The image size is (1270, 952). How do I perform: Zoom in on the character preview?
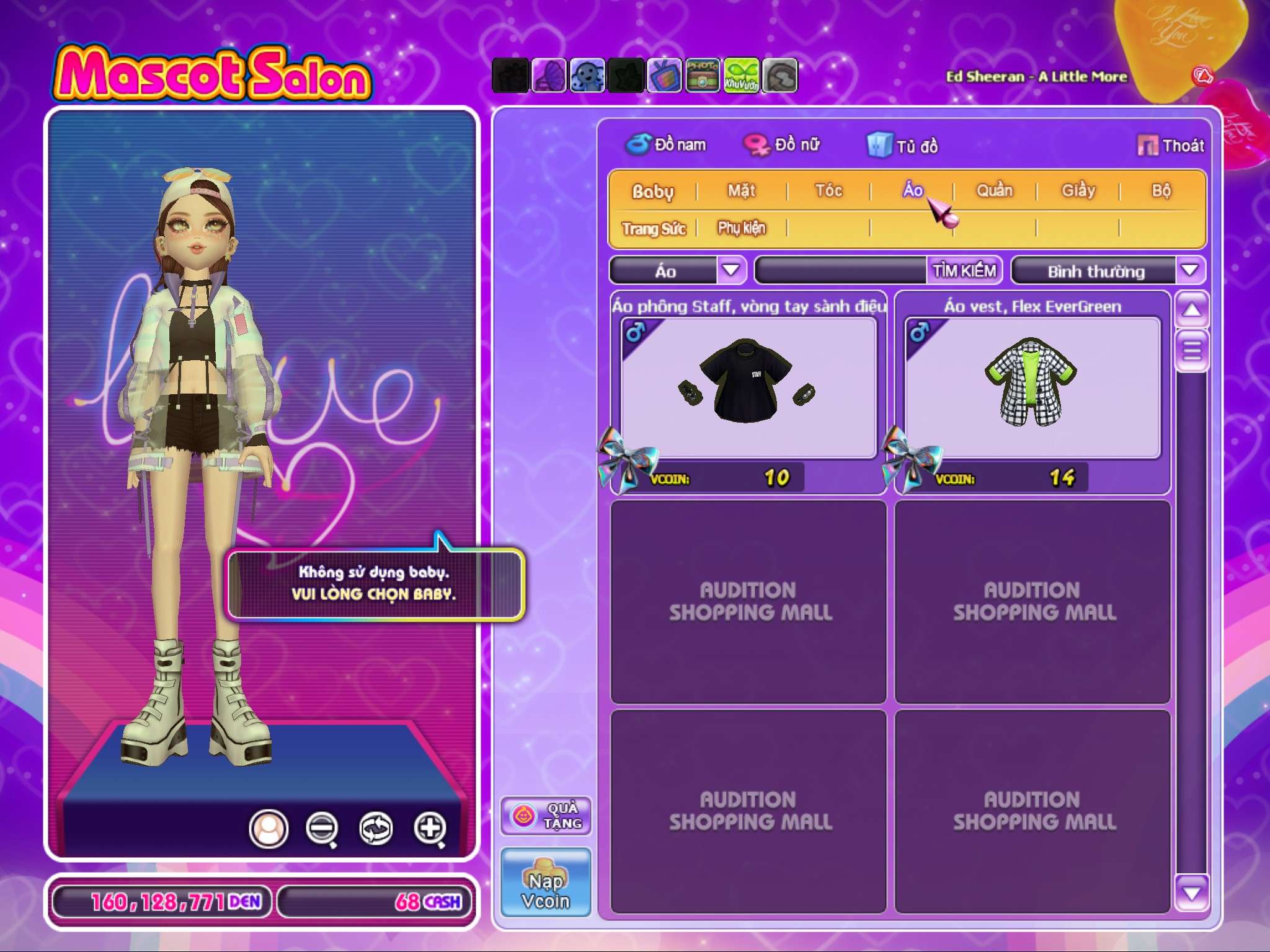(x=430, y=828)
